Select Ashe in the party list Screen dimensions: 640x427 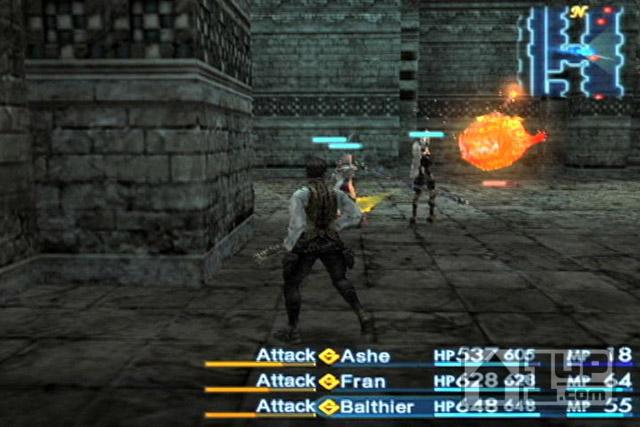point(365,356)
